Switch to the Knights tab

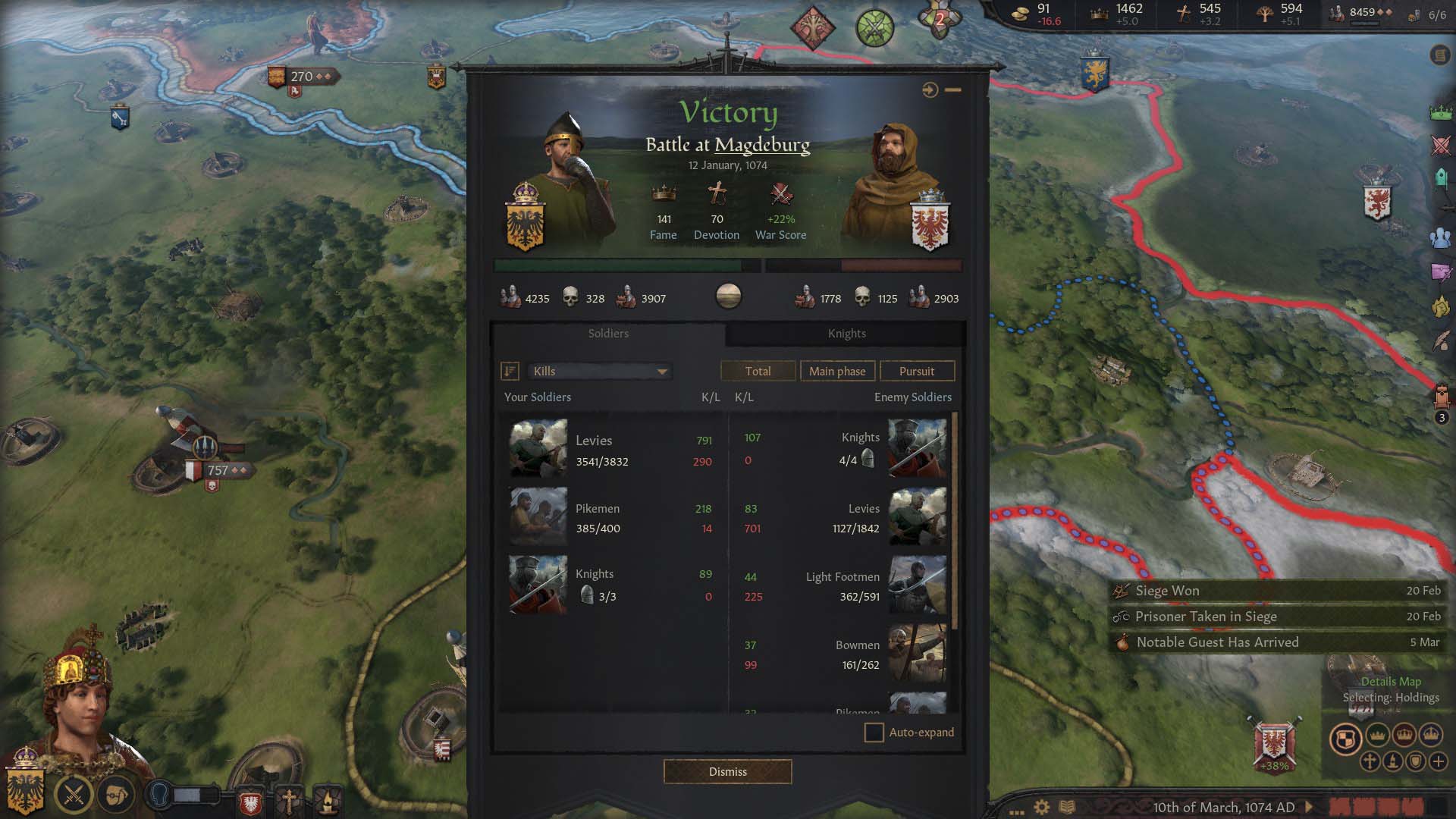point(846,334)
